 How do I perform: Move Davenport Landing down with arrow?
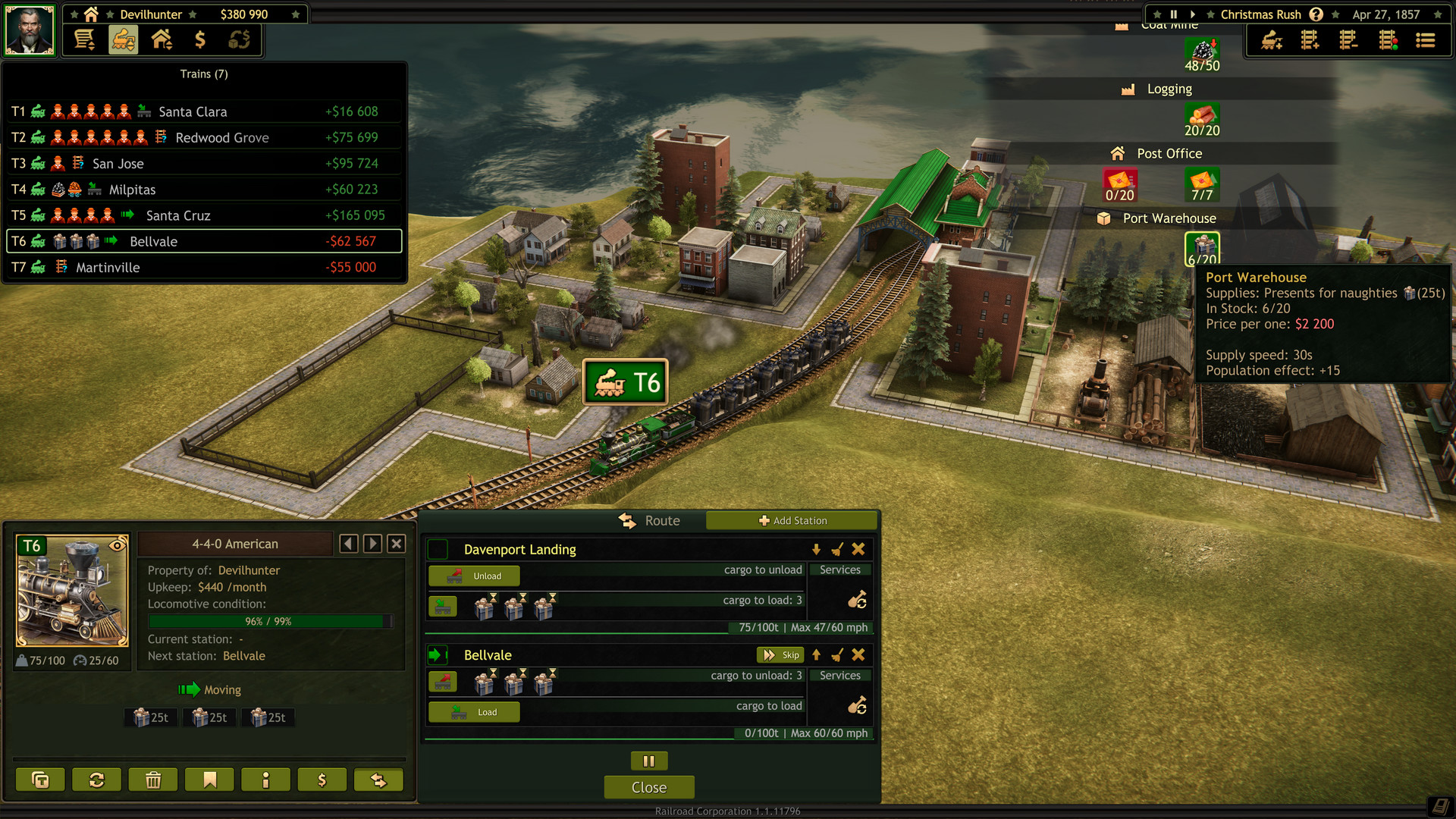click(817, 549)
